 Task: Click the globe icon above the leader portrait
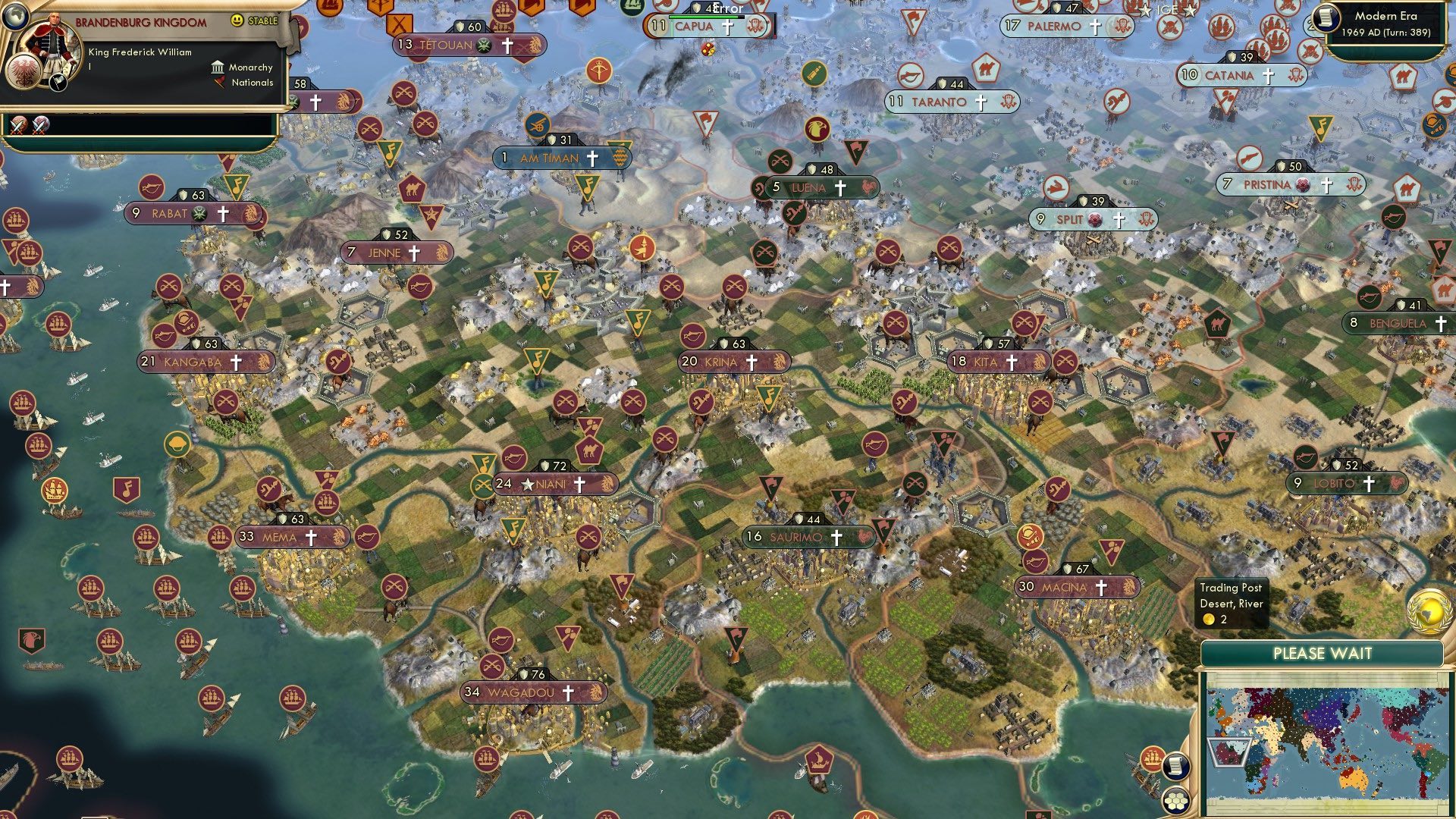(16, 17)
